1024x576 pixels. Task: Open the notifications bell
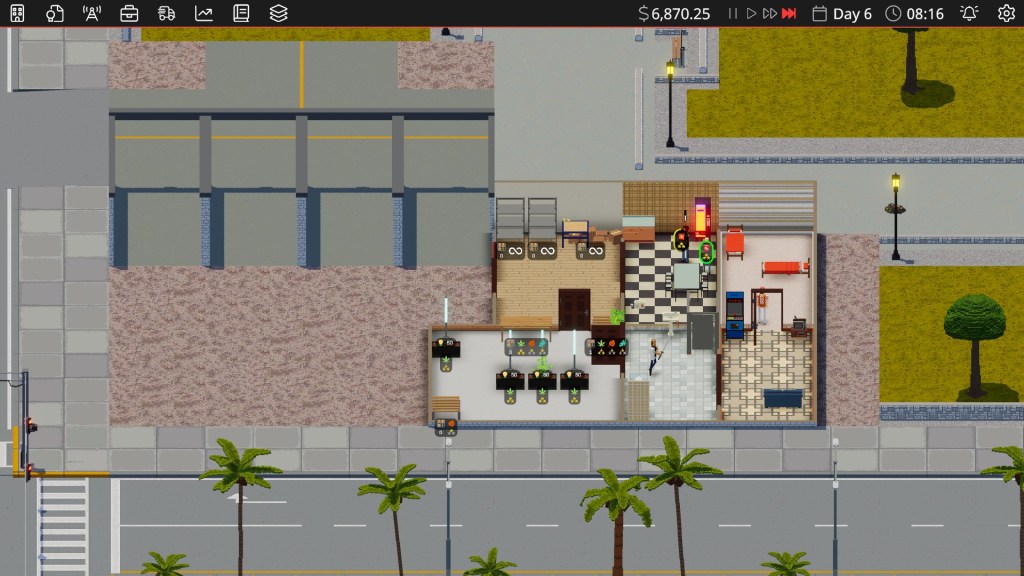pos(969,13)
